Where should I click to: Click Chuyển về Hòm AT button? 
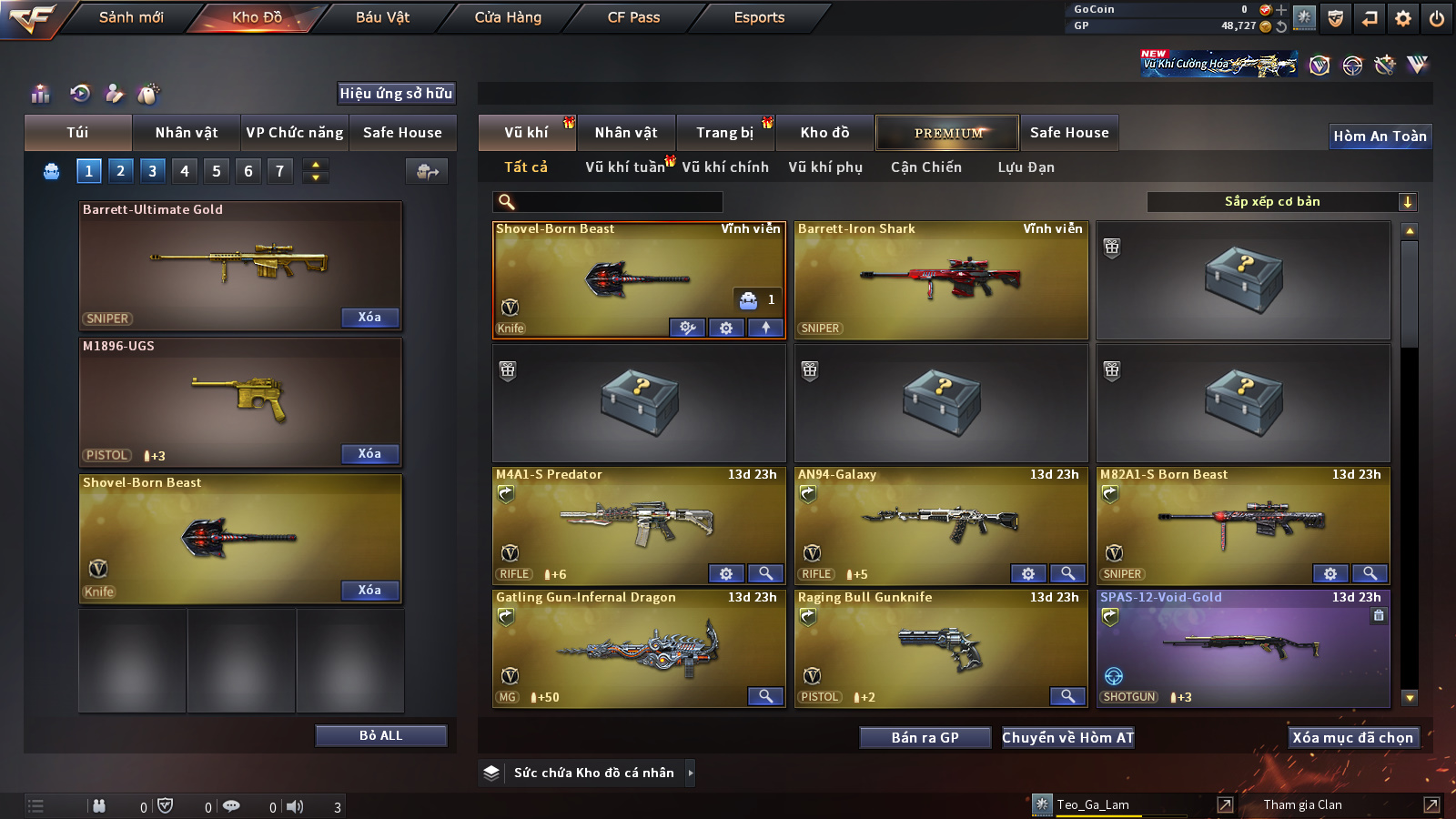point(1068,738)
